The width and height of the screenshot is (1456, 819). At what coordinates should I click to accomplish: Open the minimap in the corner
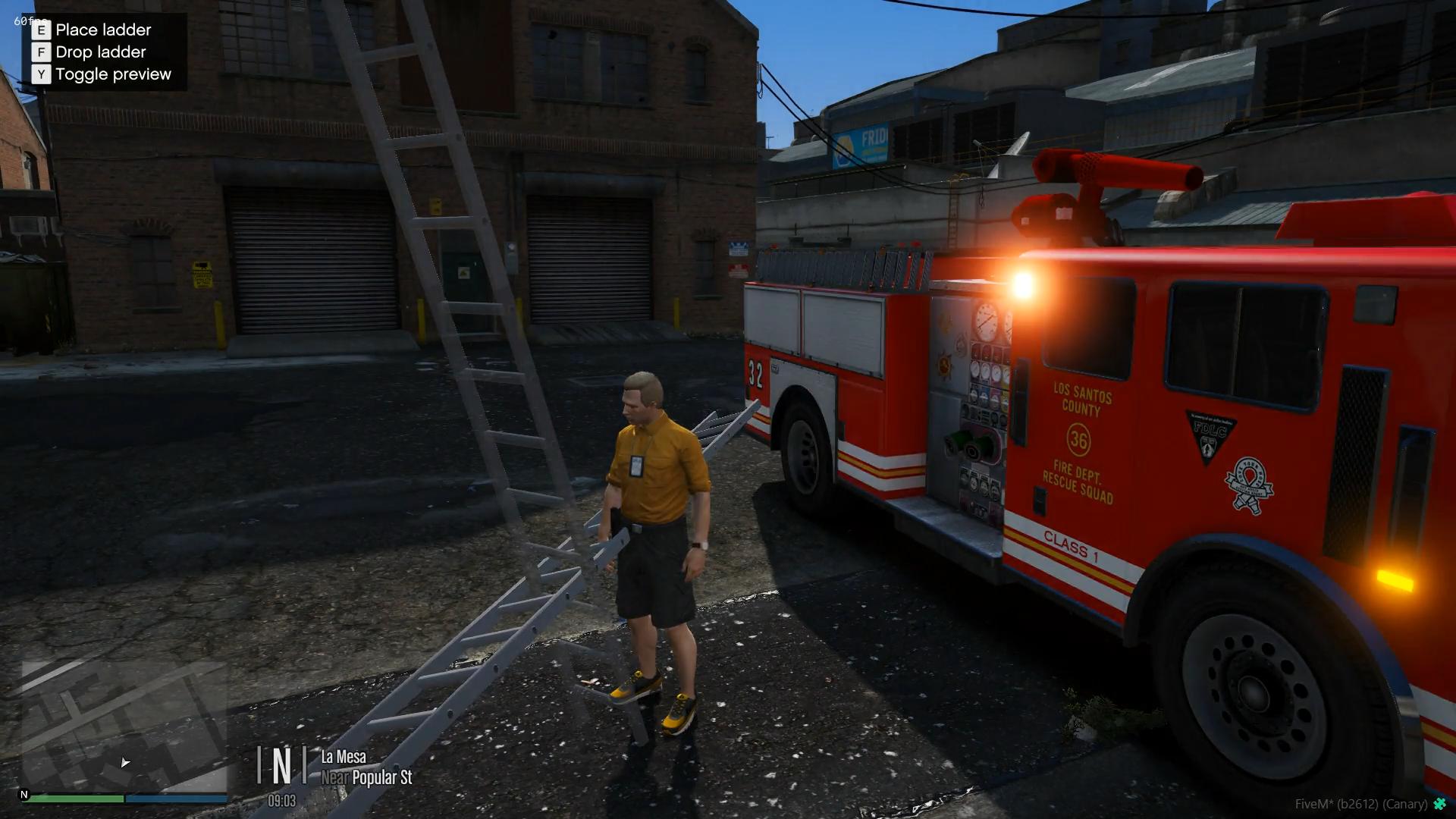pos(124,725)
